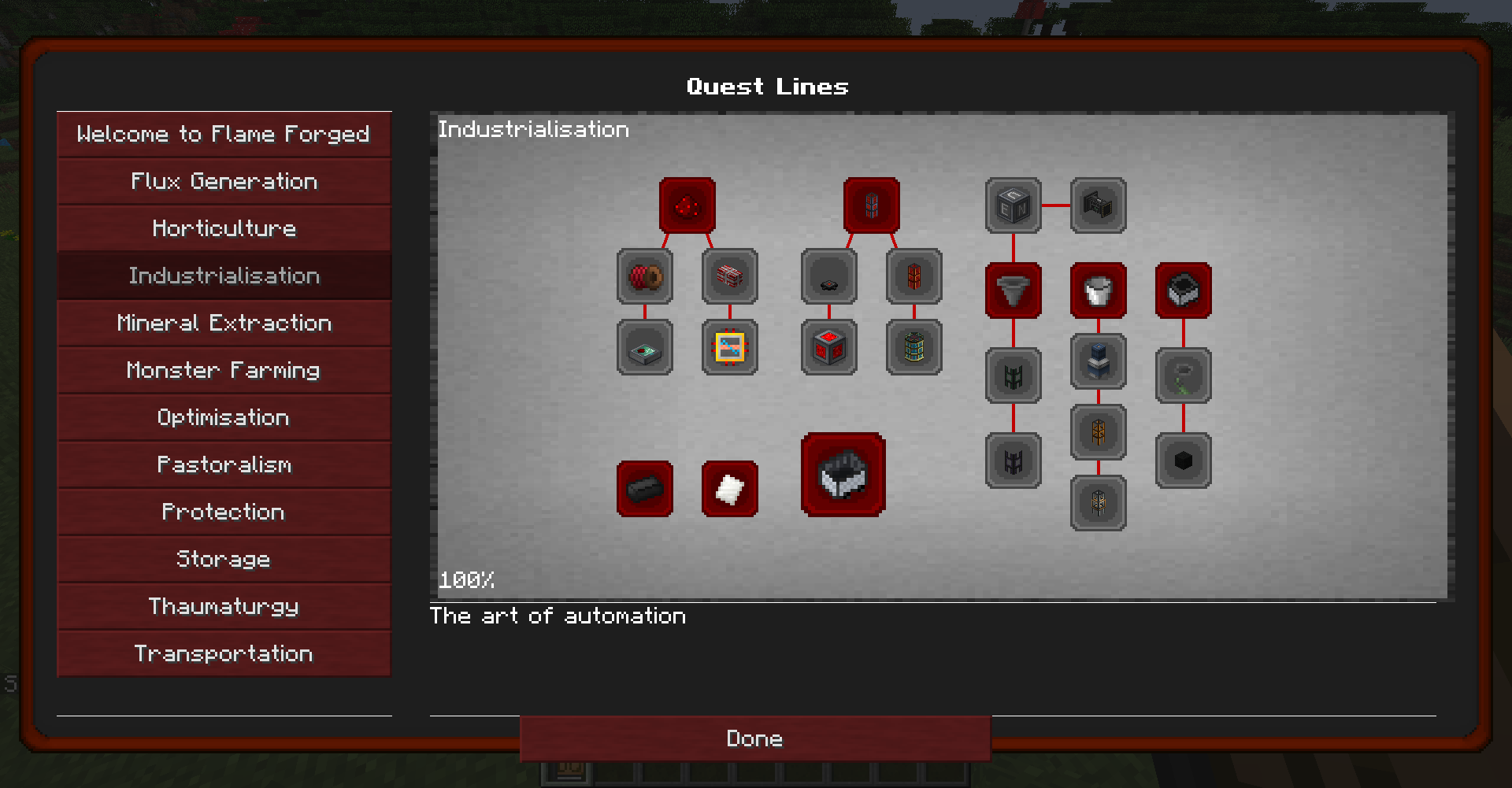The image size is (1512, 788).
Task: Click the black ingot quest
Action: click(644, 489)
